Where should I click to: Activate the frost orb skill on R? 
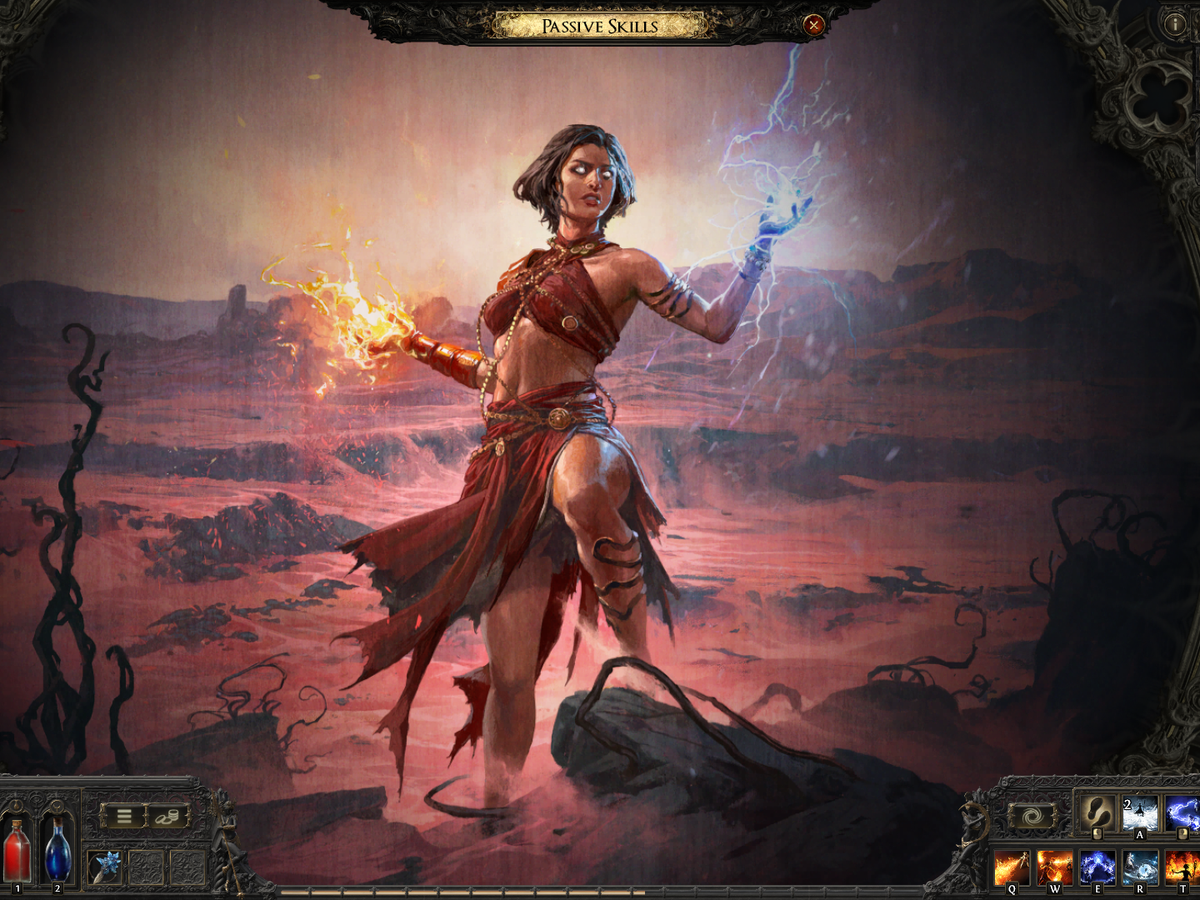click(1140, 867)
